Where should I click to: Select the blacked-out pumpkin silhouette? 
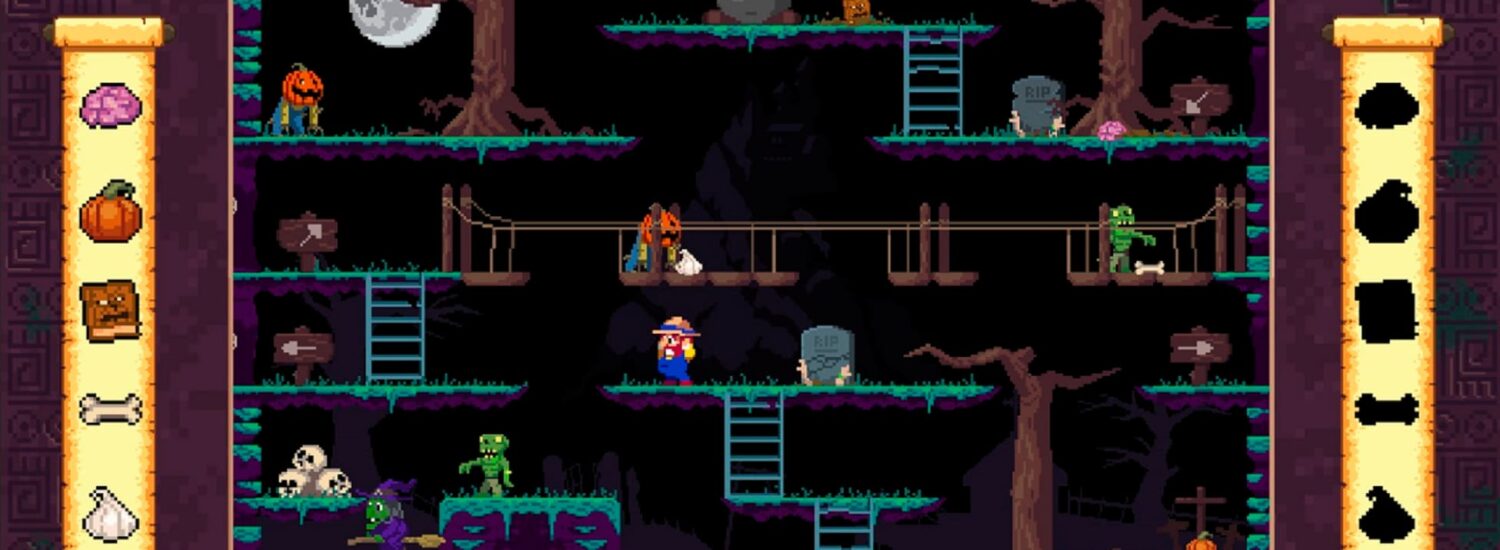point(1387,212)
